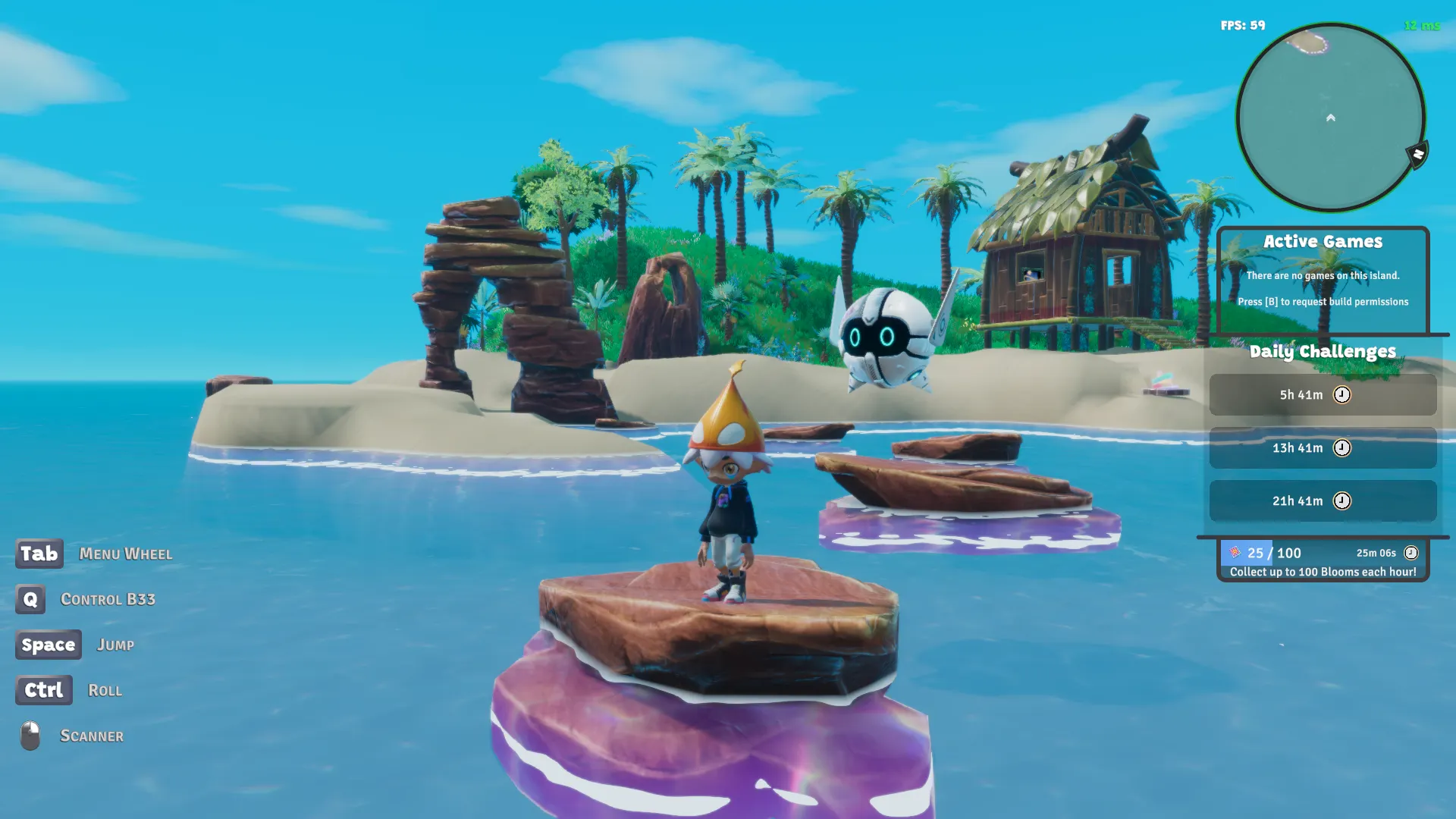
Task: Select the Active Games panel header
Action: pyautogui.click(x=1323, y=241)
